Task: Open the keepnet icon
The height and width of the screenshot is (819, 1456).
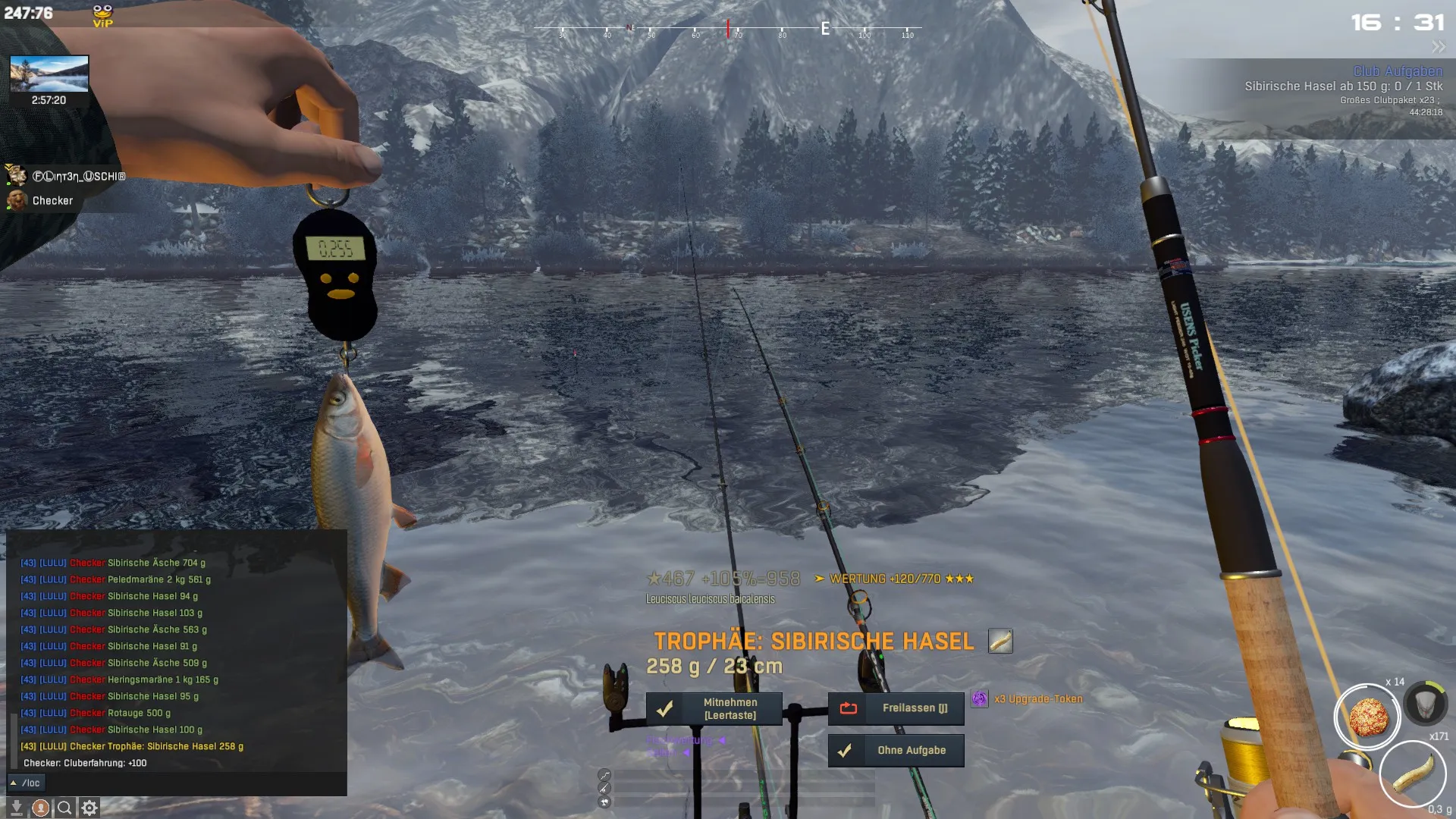Action: click(1425, 703)
